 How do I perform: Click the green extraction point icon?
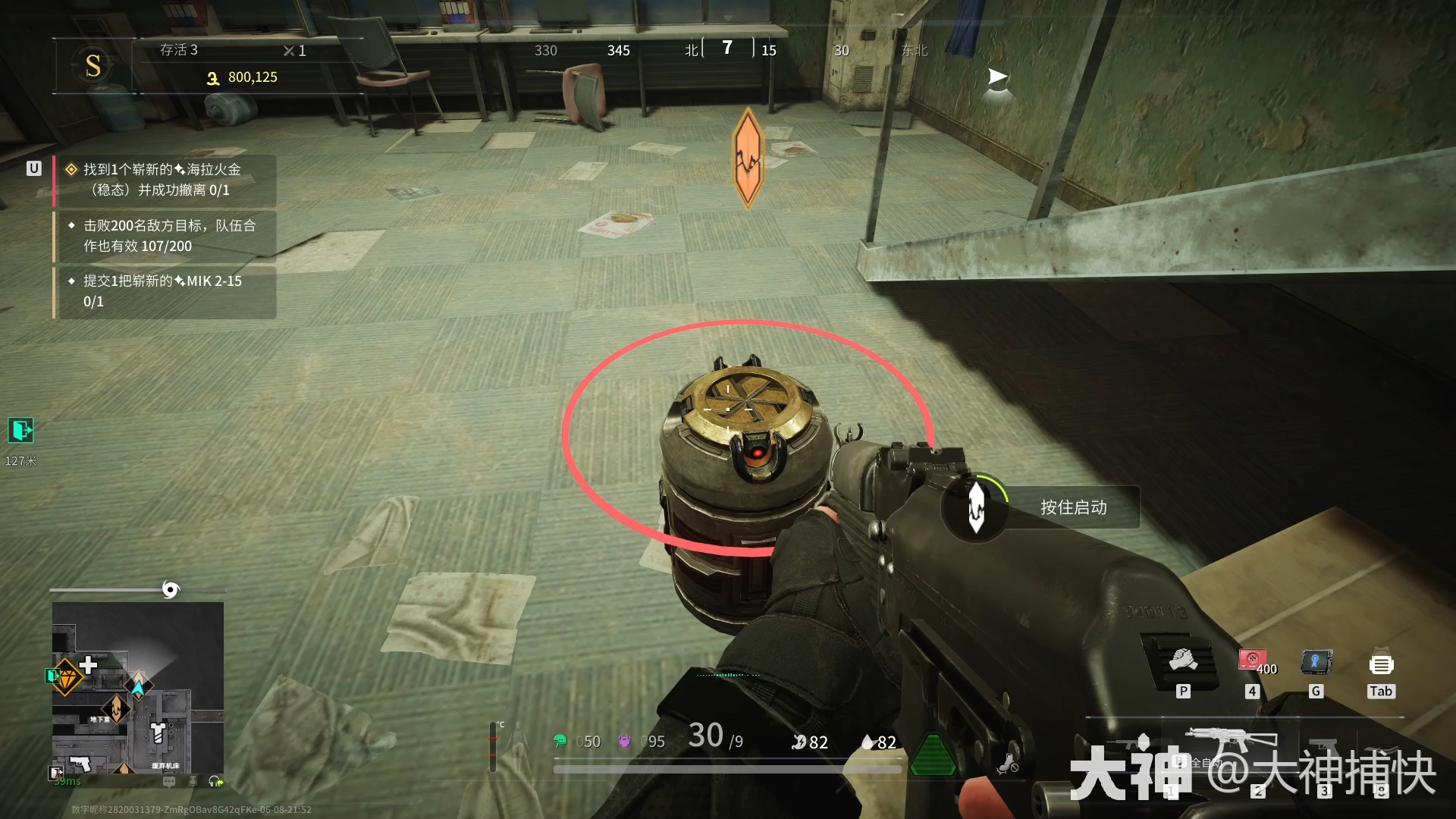[x=21, y=430]
